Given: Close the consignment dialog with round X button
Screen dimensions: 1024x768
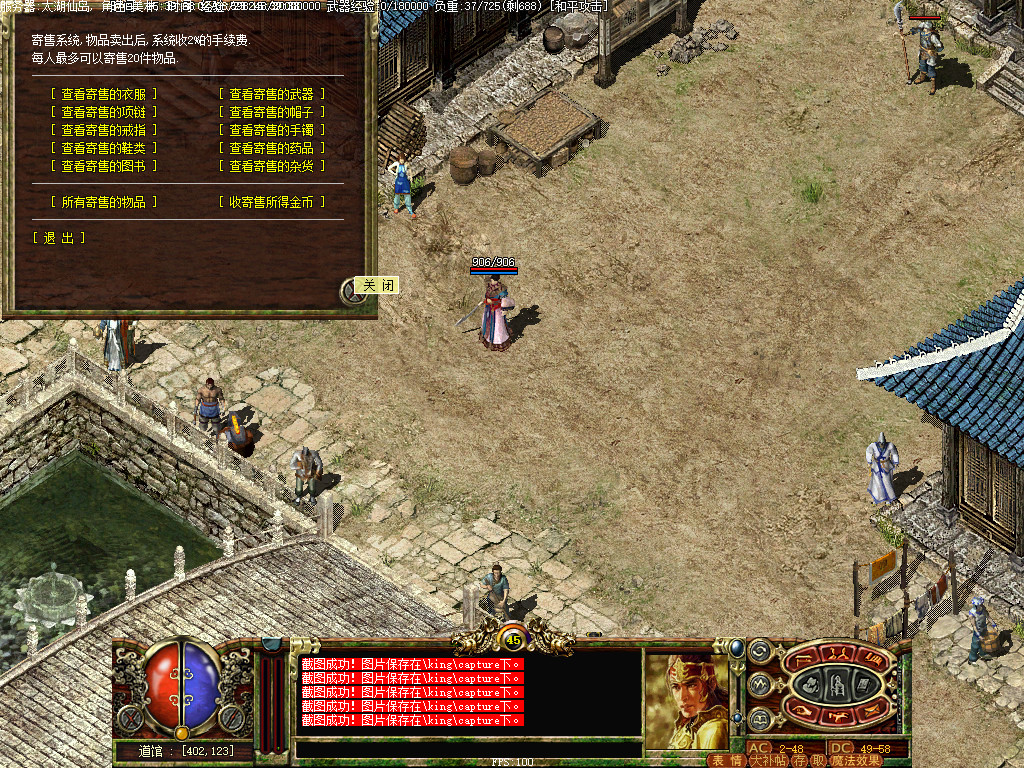Looking at the screenshot, I should [352, 290].
